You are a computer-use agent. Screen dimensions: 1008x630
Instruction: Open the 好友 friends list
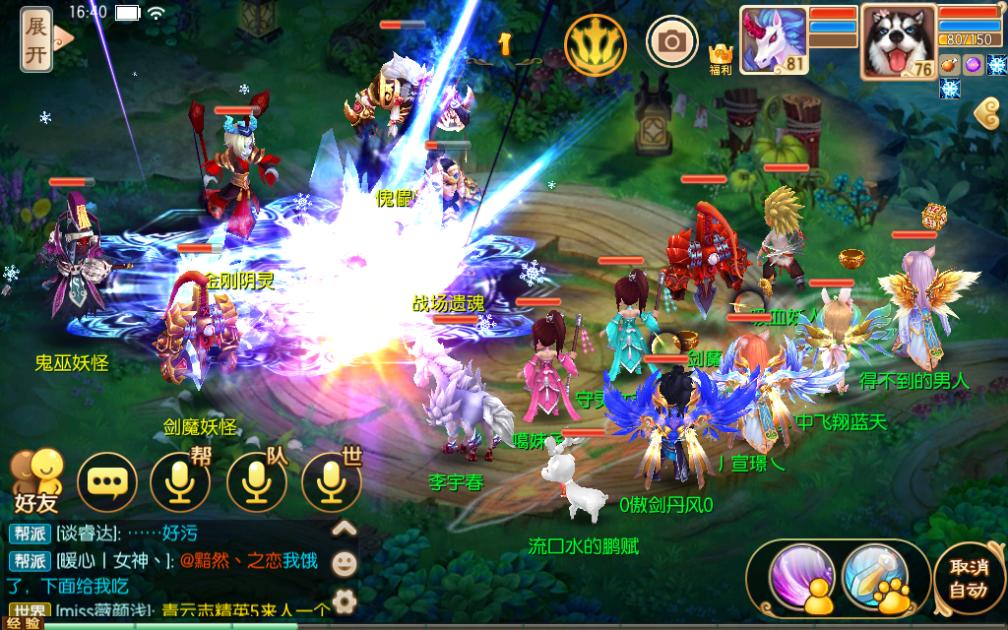[37, 480]
